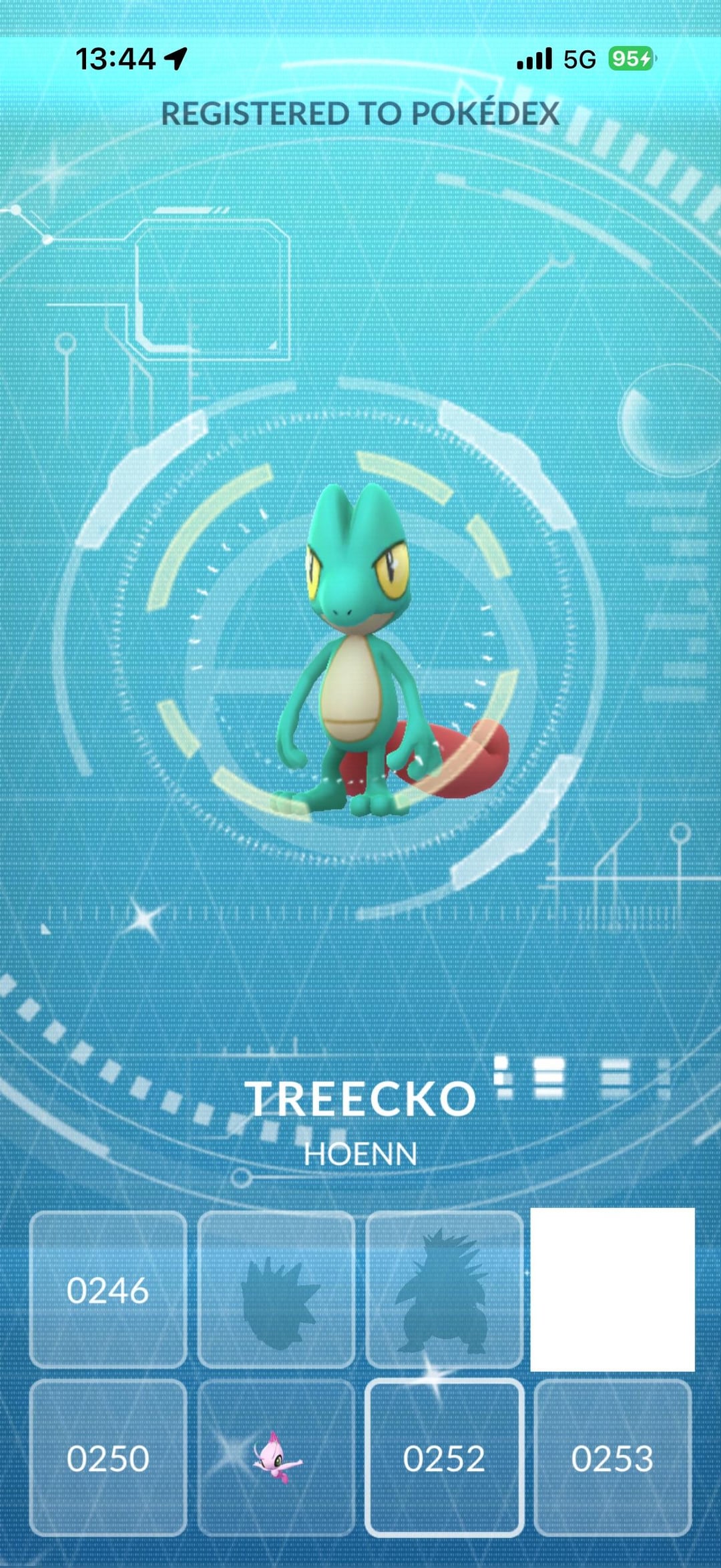The height and width of the screenshot is (1568, 721).
Task: Open Pokédex entry 0253
Action: [612, 1457]
